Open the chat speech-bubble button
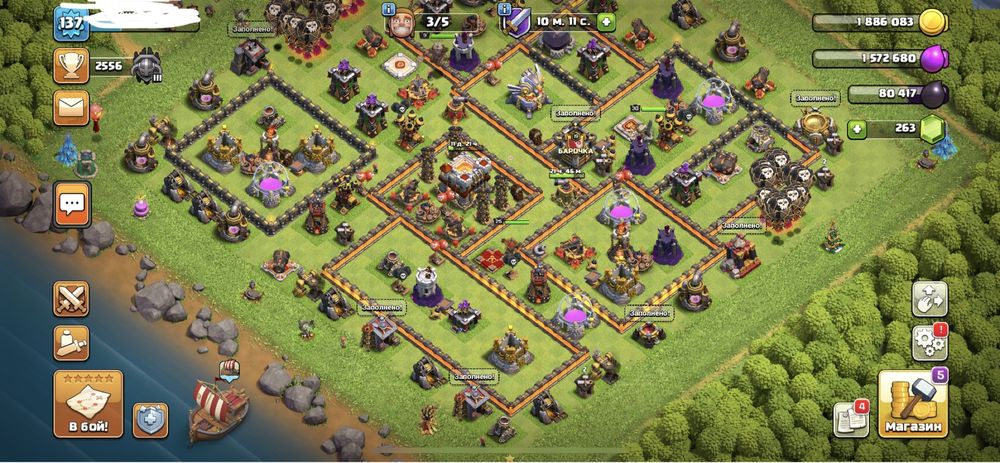This screenshot has height=463, width=1000. (72, 204)
